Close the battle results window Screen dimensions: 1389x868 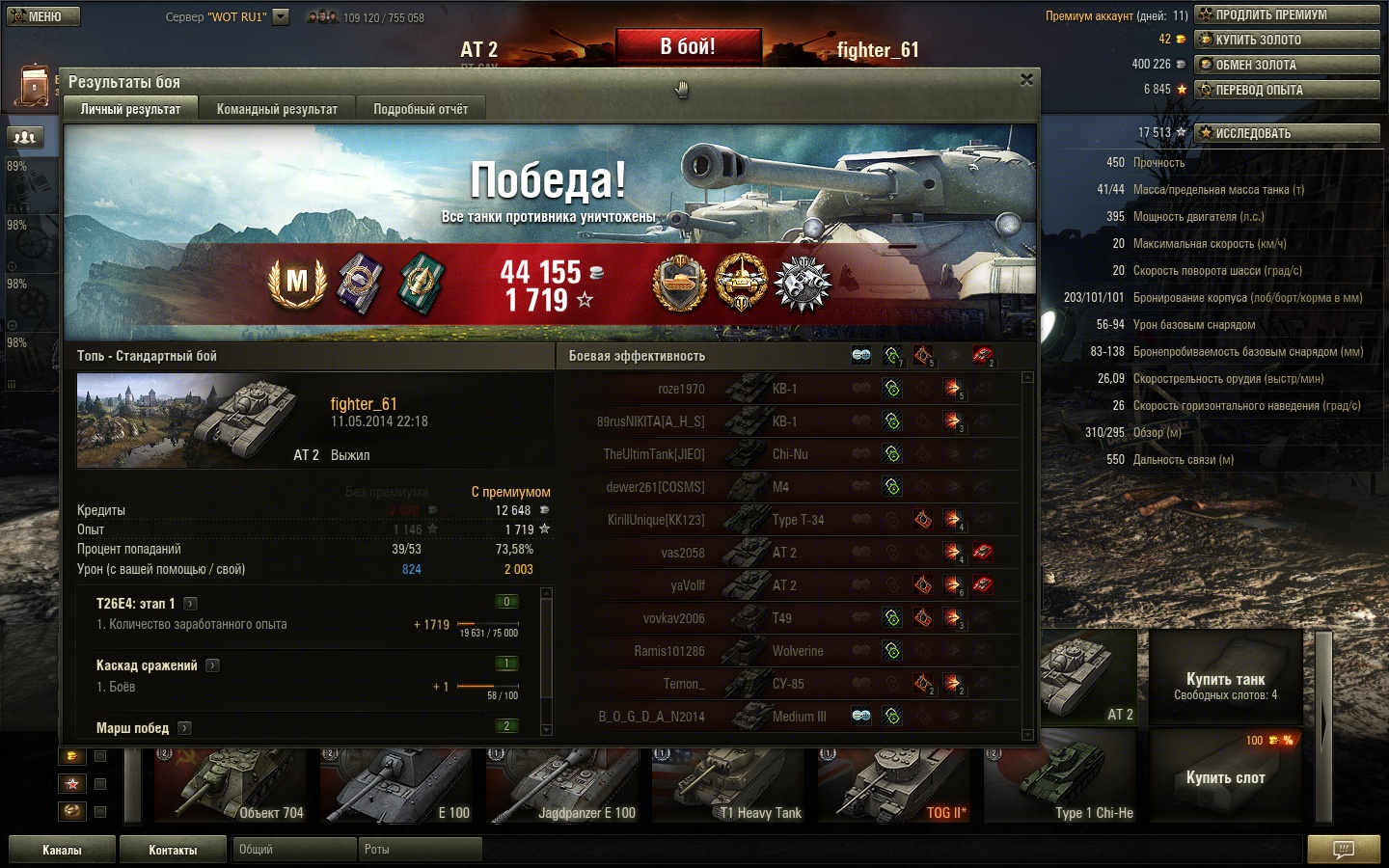[1026, 80]
